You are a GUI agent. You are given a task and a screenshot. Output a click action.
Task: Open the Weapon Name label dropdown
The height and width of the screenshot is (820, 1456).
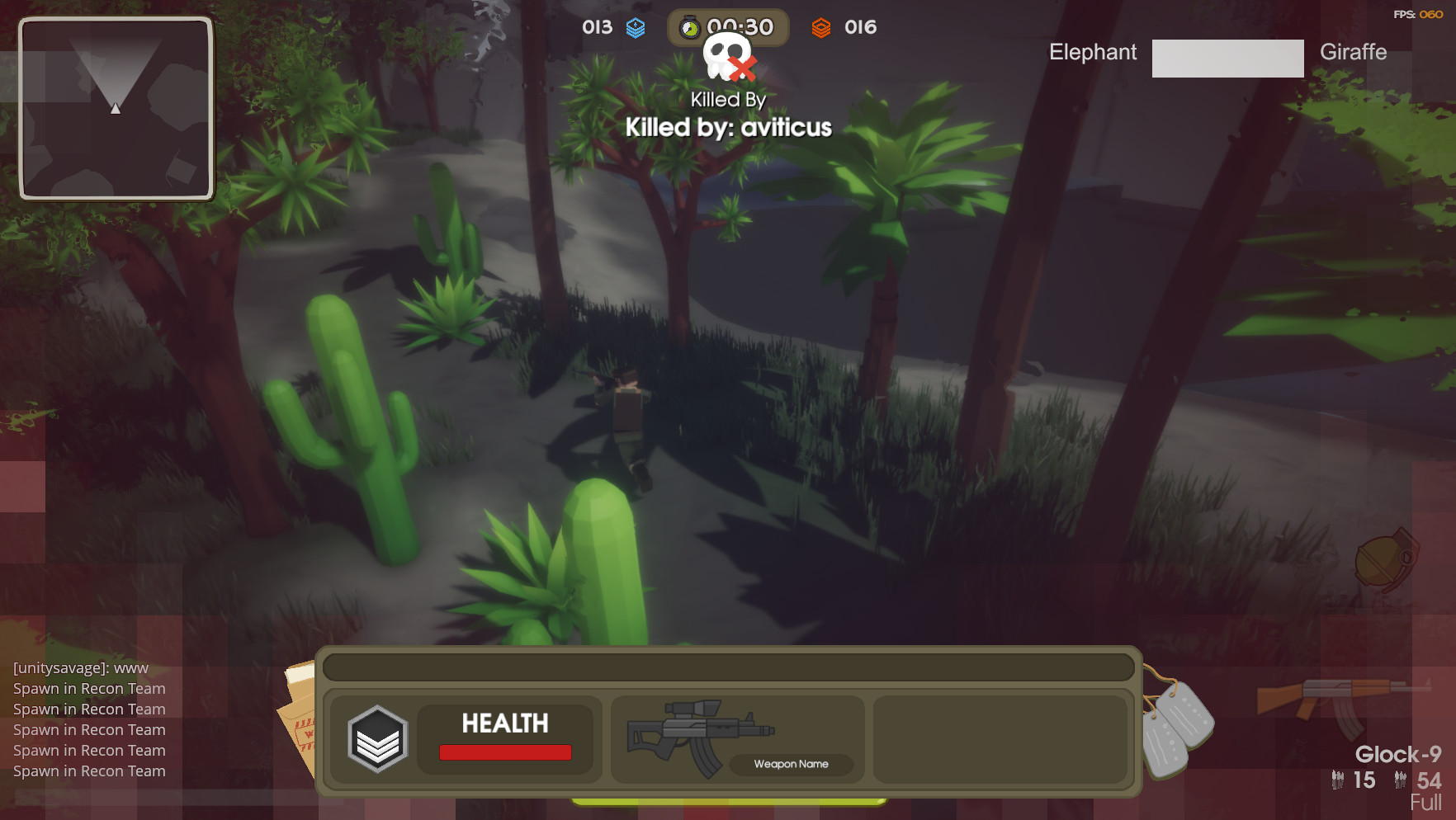point(790,764)
